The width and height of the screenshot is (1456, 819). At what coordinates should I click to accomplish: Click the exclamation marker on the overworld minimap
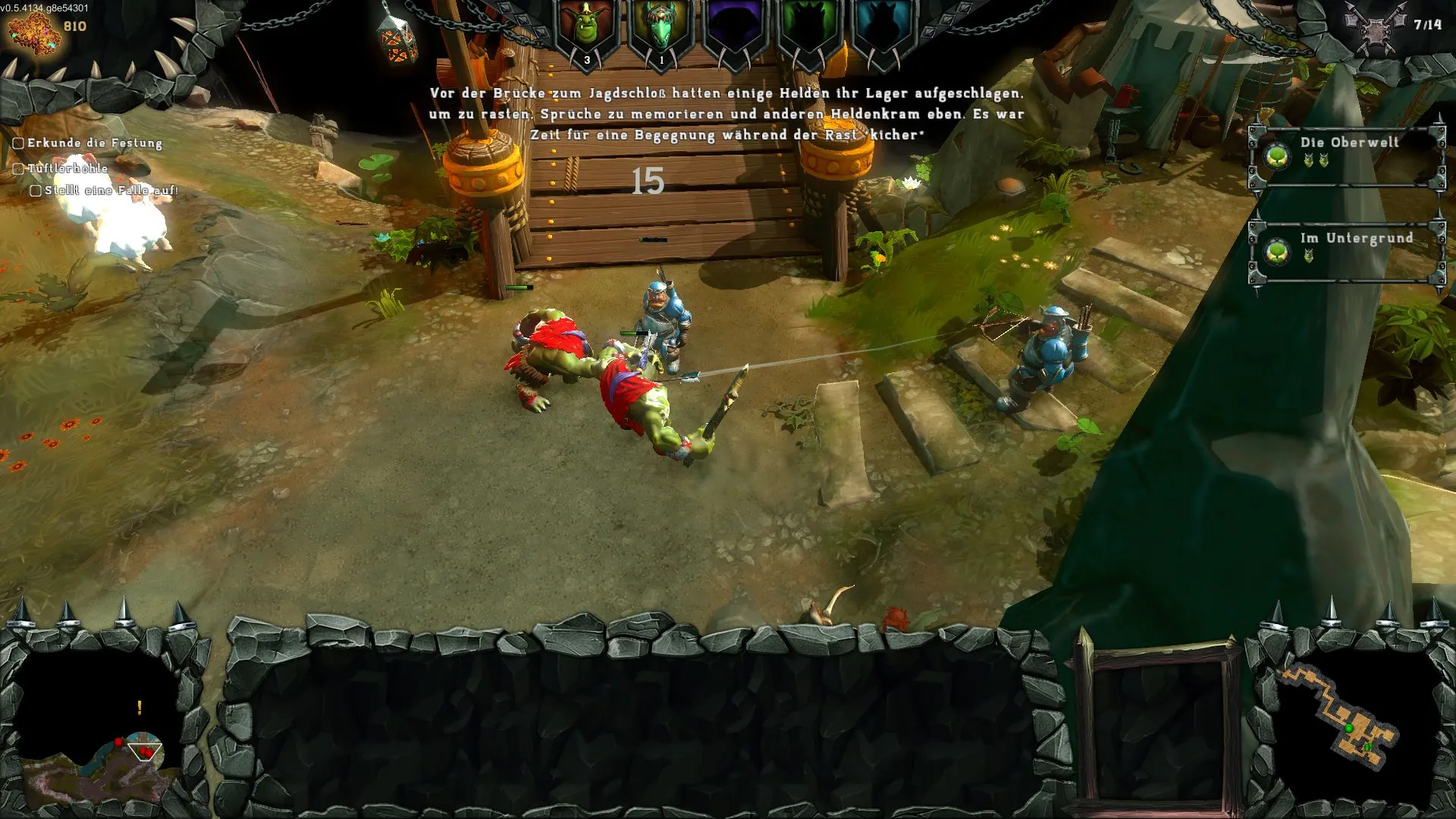coord(140,708)
